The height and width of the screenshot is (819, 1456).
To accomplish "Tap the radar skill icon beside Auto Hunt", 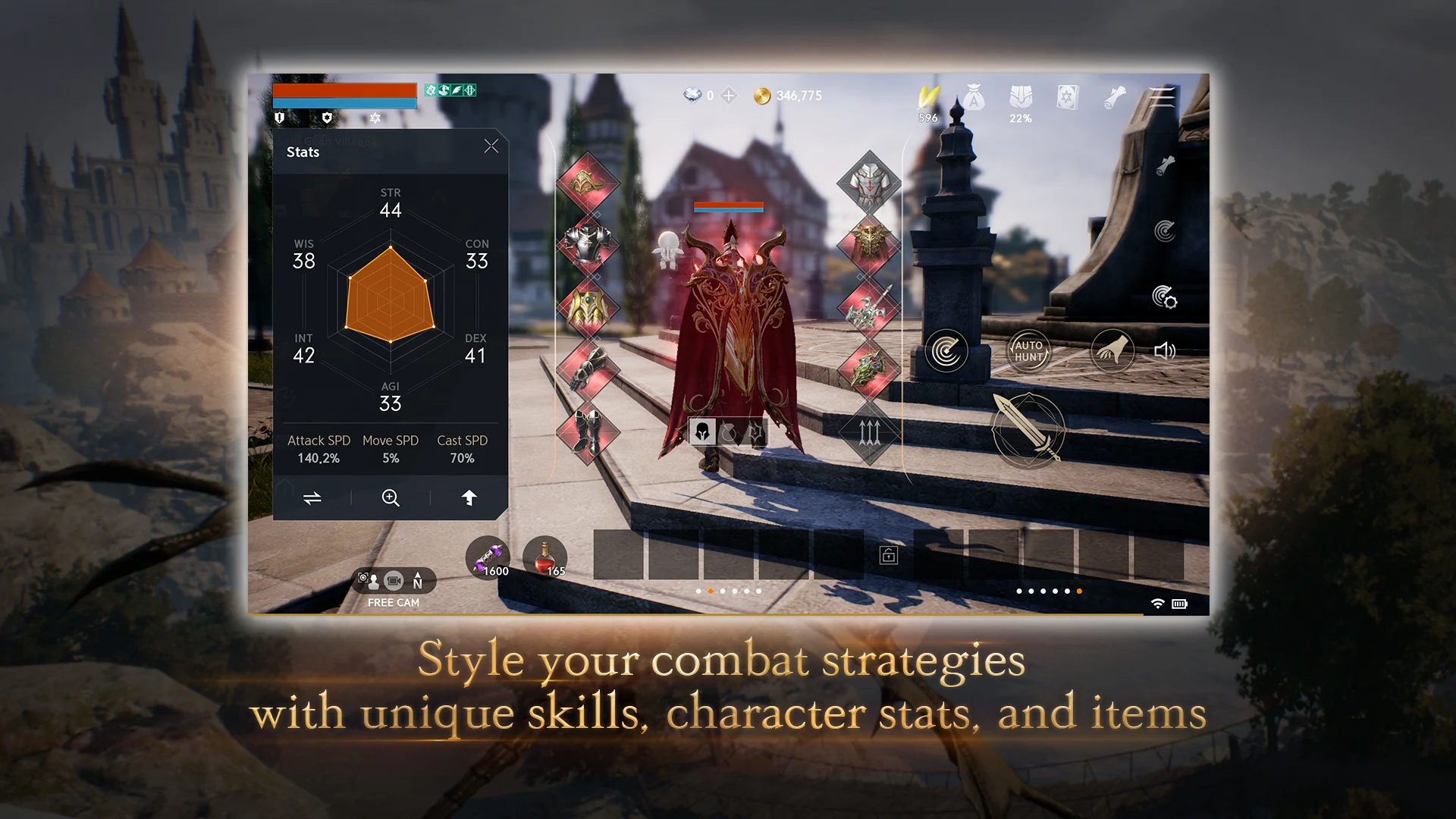I will click(946, 350).
